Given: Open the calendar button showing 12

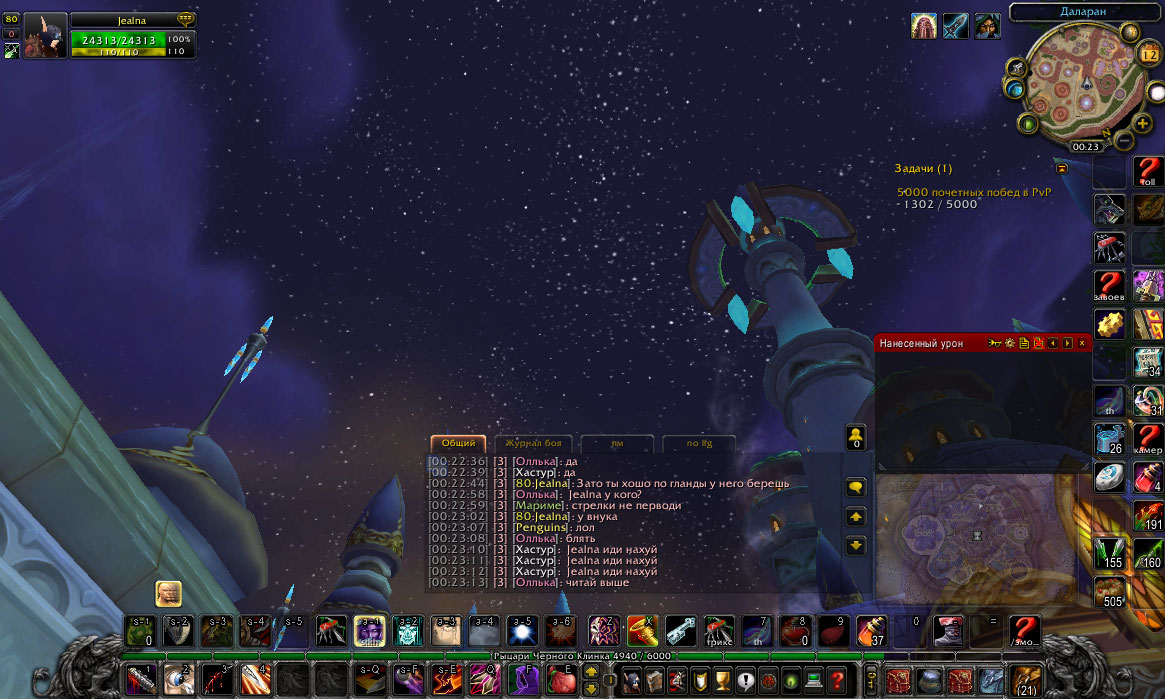Looking at the screenshot, I should 1148,54.
